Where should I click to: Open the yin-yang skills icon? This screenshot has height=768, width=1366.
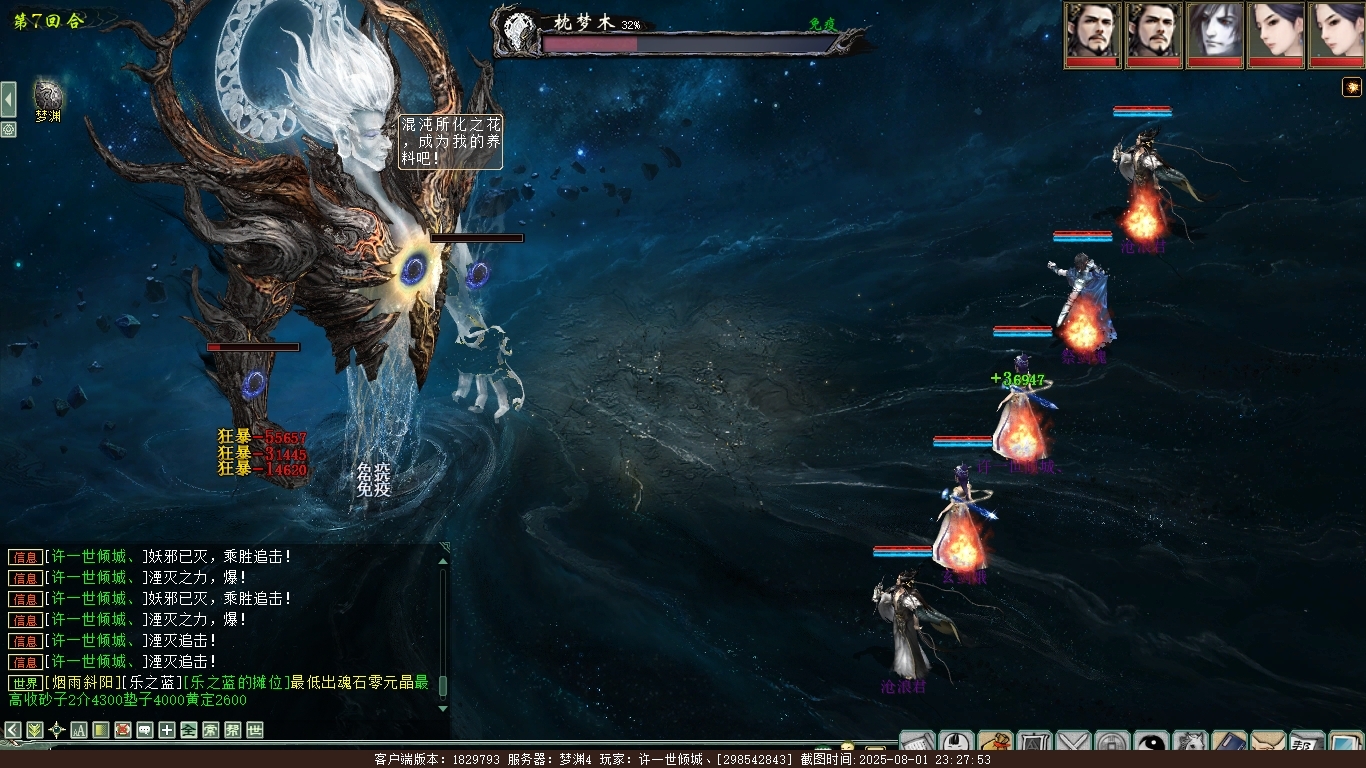[1152, 743]
